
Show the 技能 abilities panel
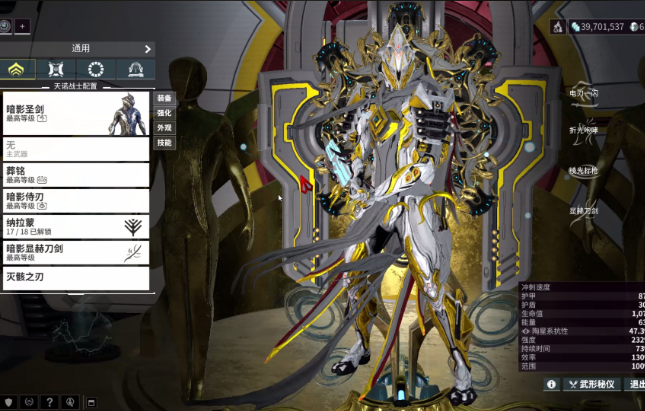pos(164,143)
